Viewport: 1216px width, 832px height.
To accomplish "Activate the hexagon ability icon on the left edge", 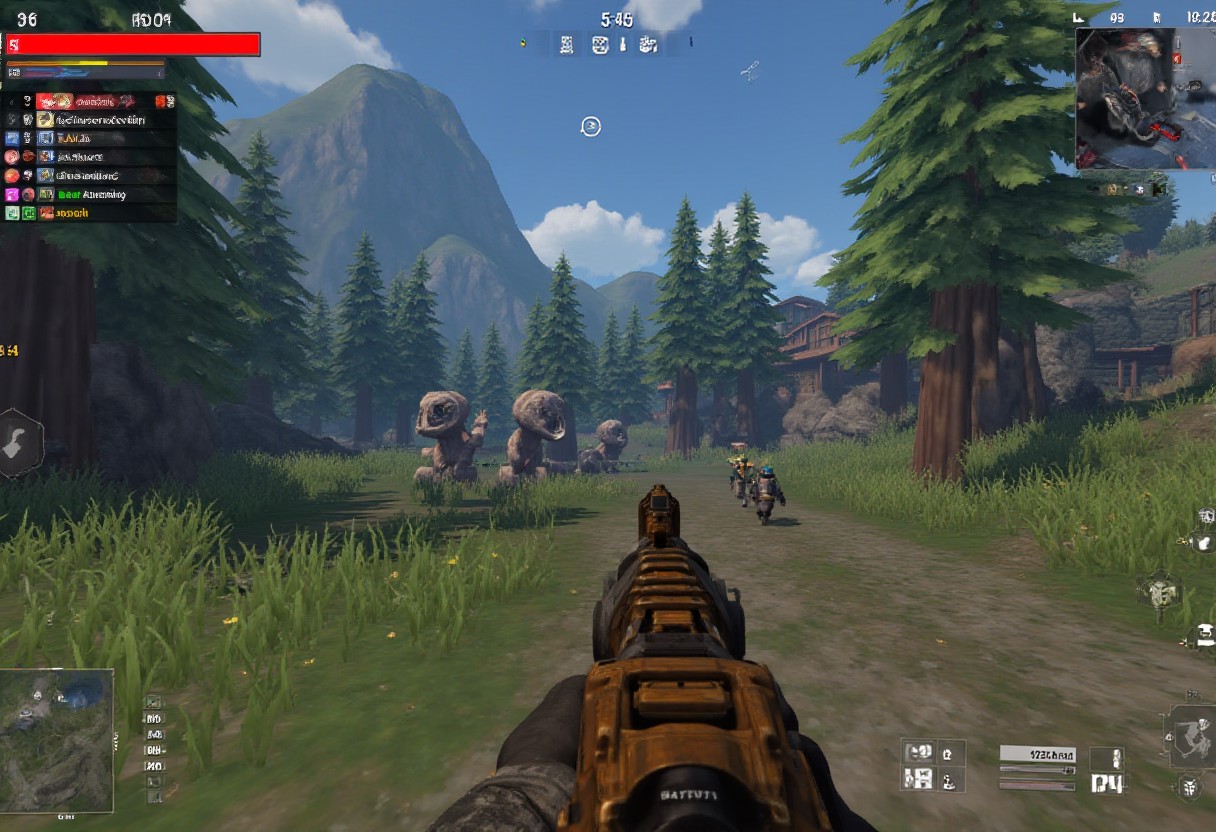I will click(x=18, y=443).
